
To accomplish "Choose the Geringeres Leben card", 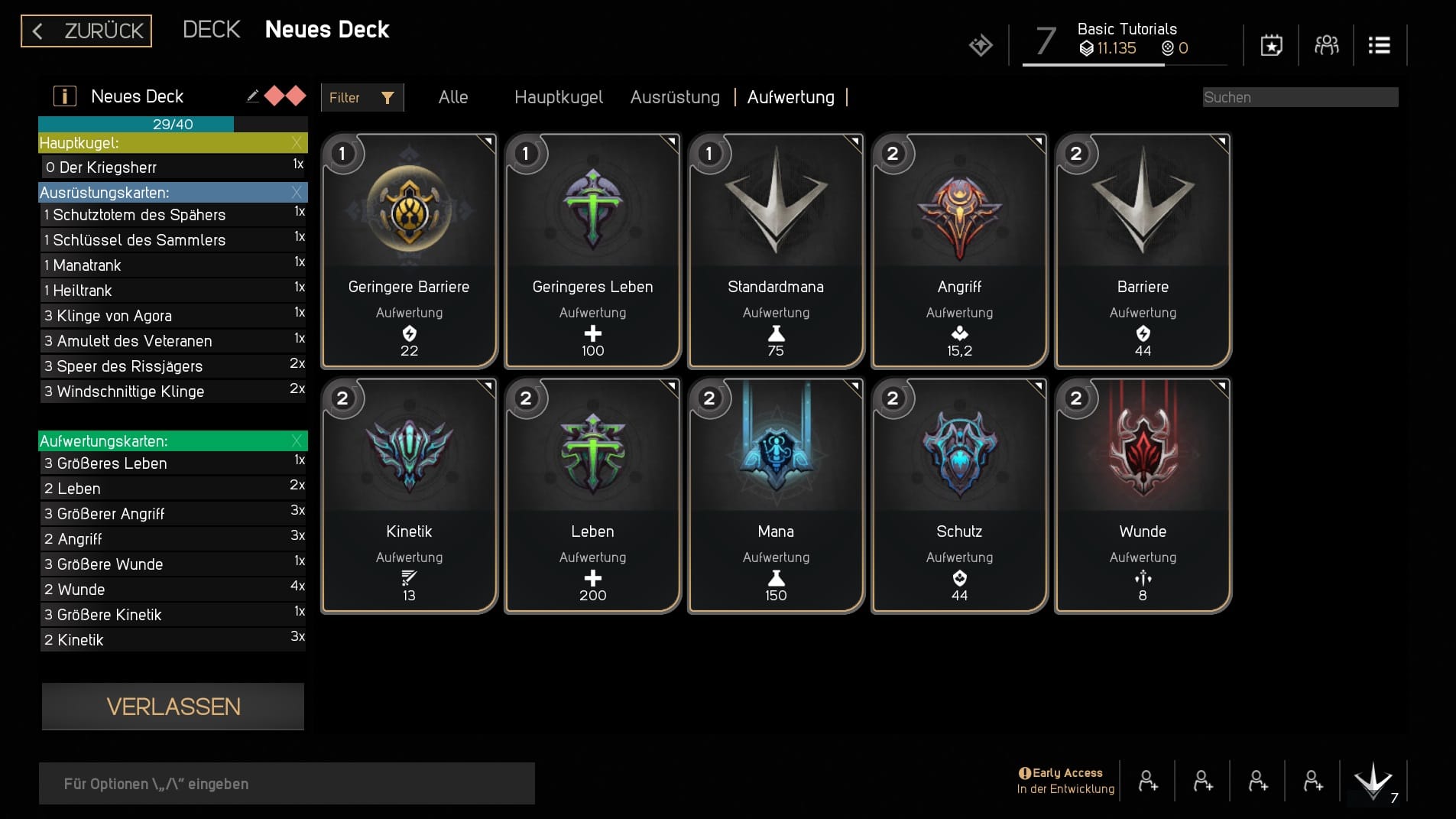I will [592, 251].
